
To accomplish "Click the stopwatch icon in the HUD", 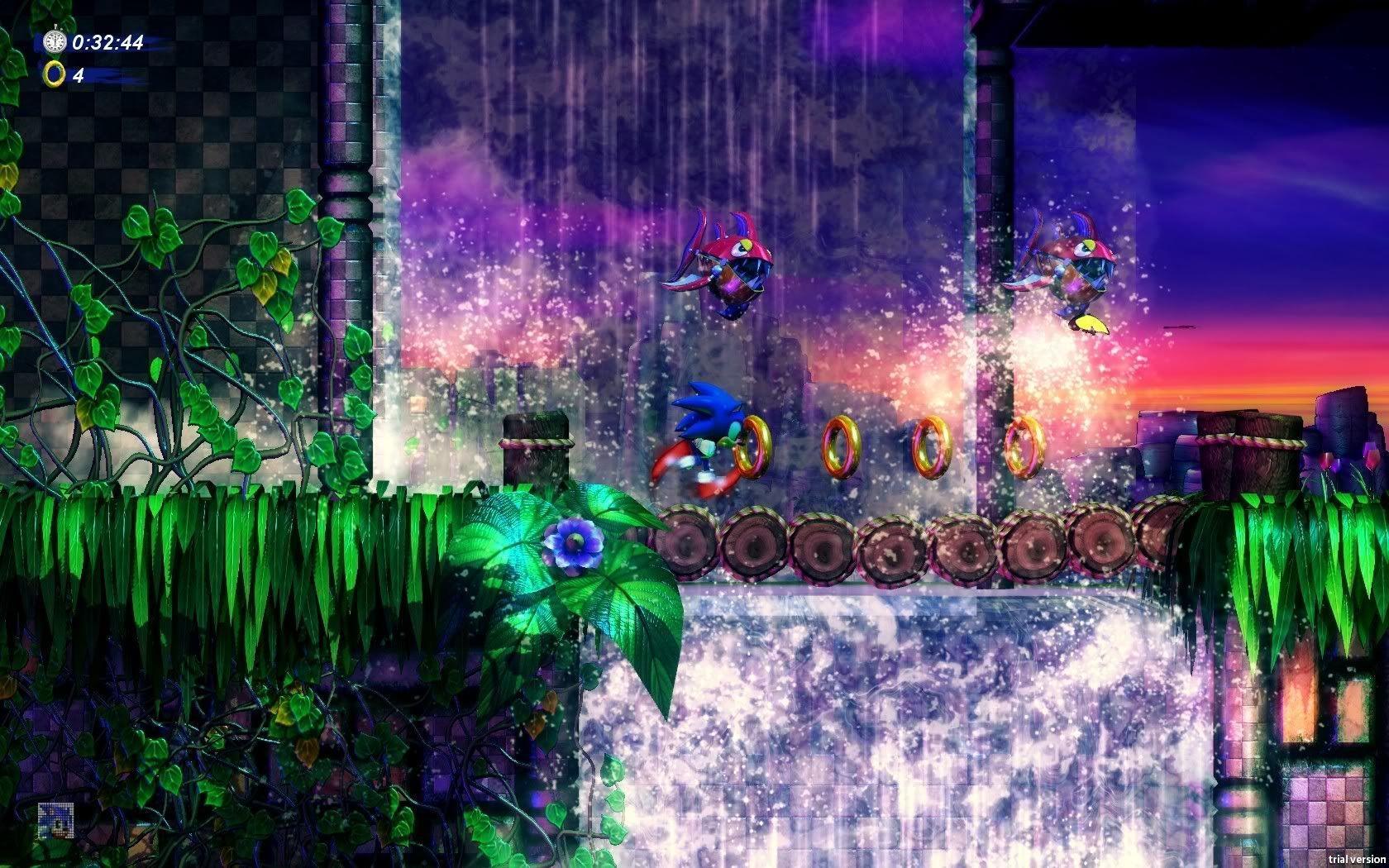I will coord(55,41).
